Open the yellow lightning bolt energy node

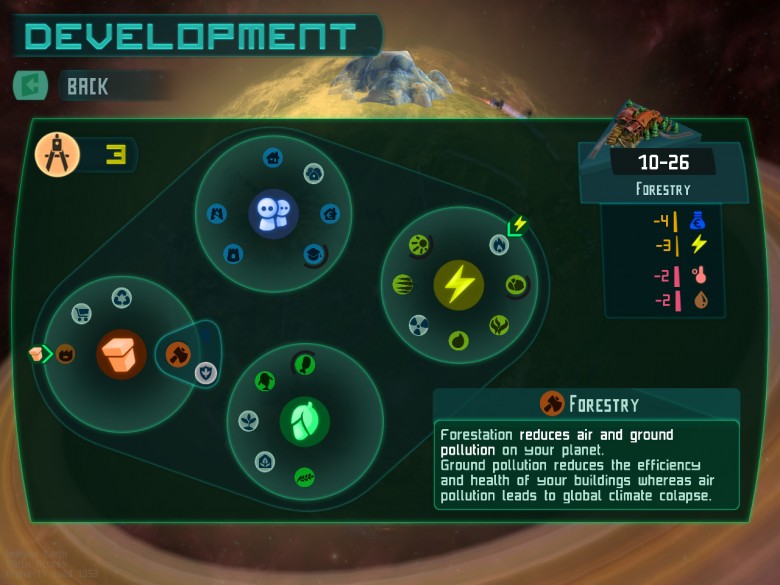(x=458, y=285)
